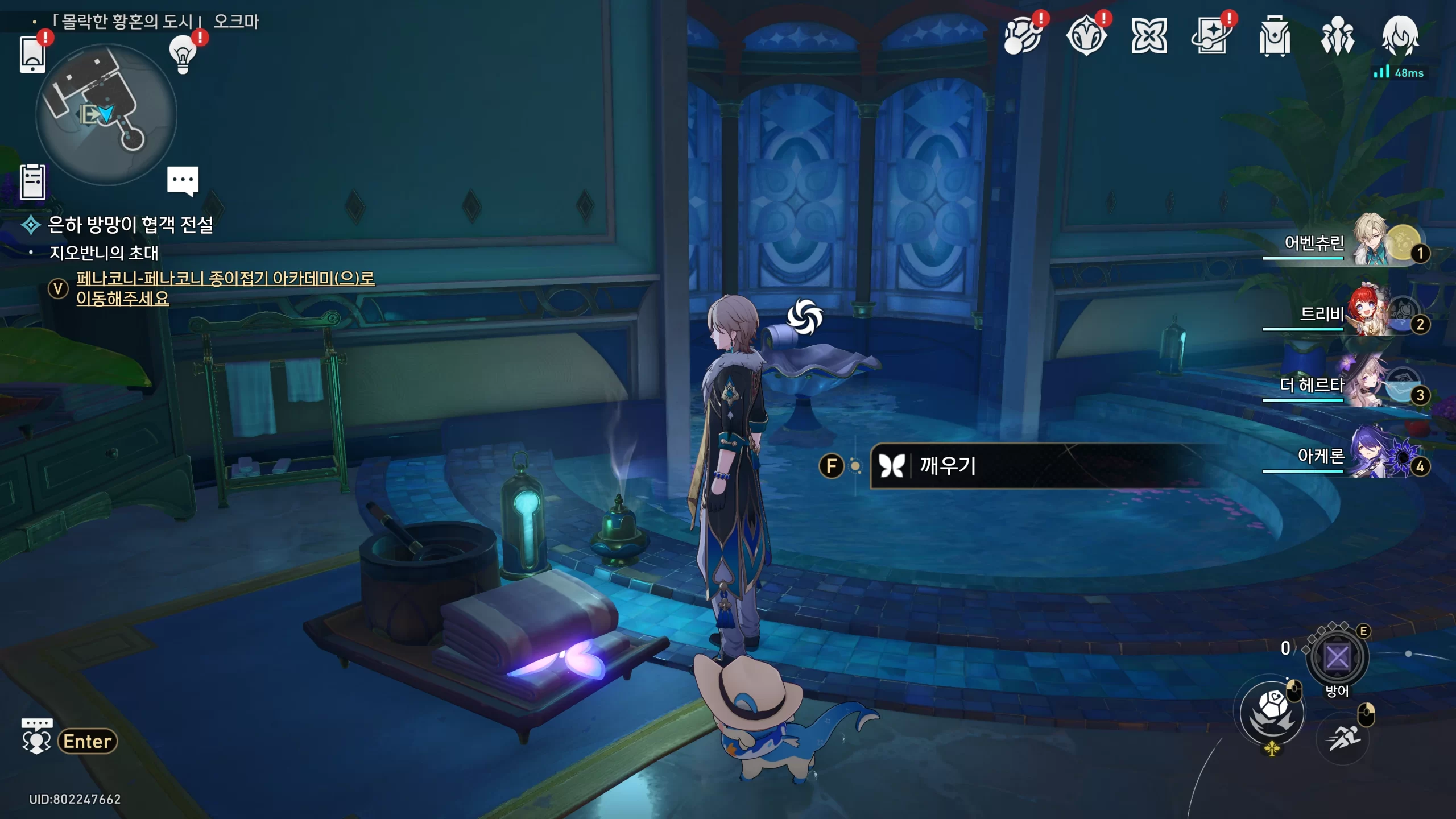
Task: Open the warp star-pass icon
Action: click(x=1211, y=36)
